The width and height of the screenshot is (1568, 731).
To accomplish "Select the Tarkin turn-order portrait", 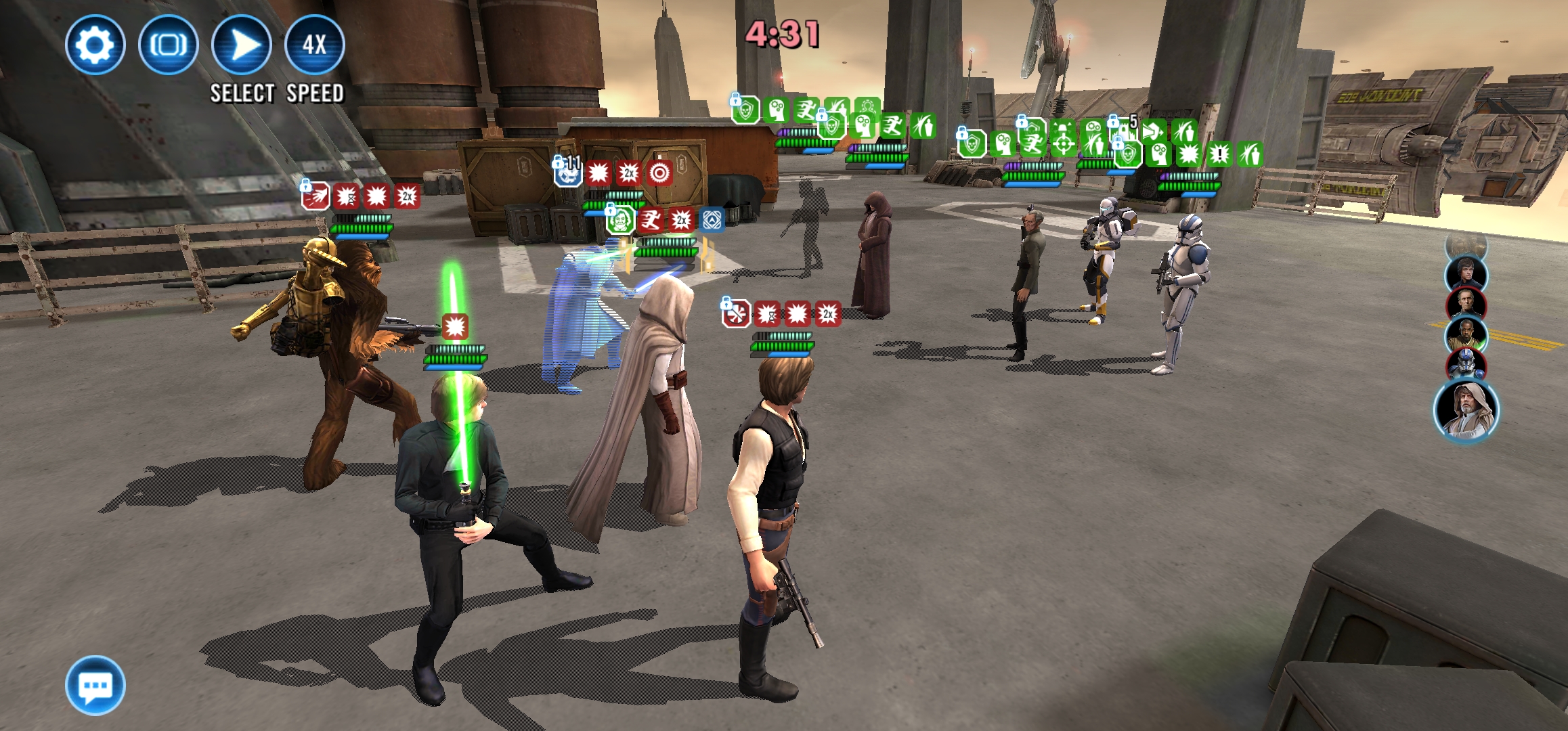I will point(1466,304).
